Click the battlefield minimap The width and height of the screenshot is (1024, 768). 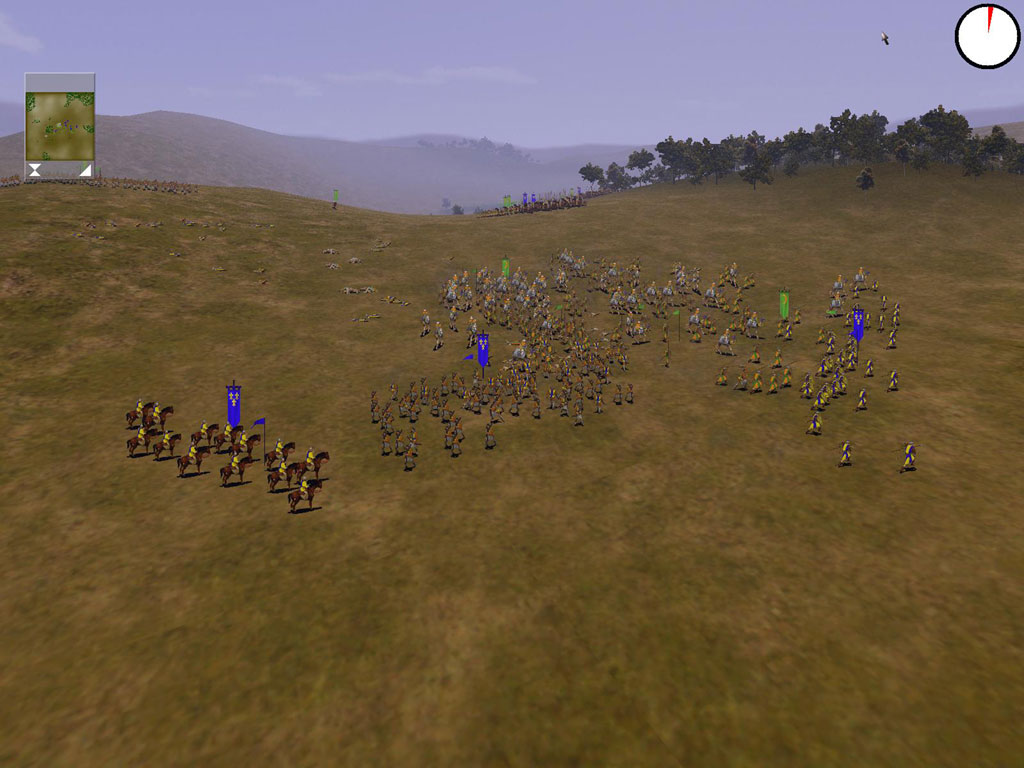60,126
